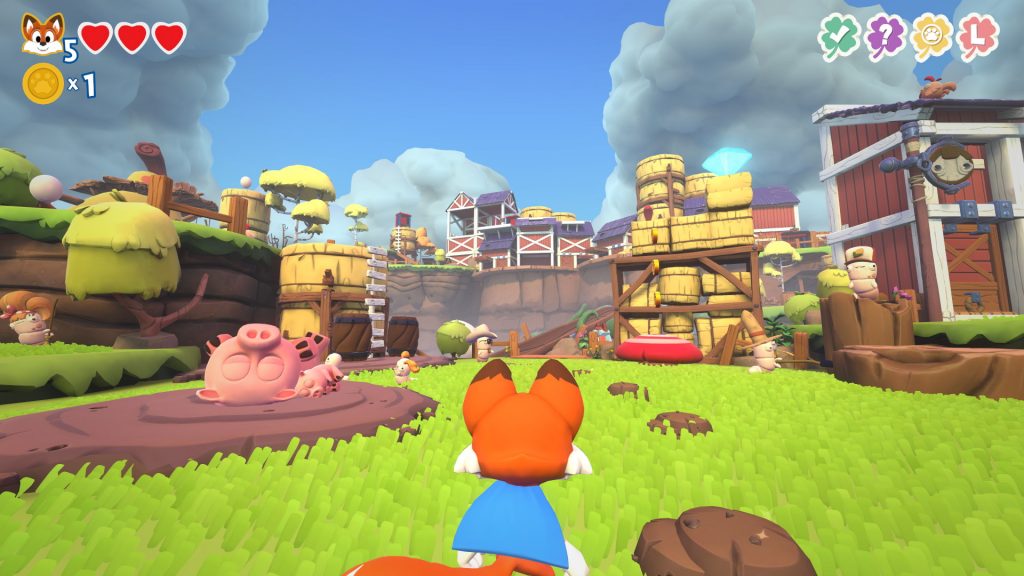Viewport: 1024px width, 576px height.
Task: Select the purple question mark clover
Action: click(x=885, y=37)
